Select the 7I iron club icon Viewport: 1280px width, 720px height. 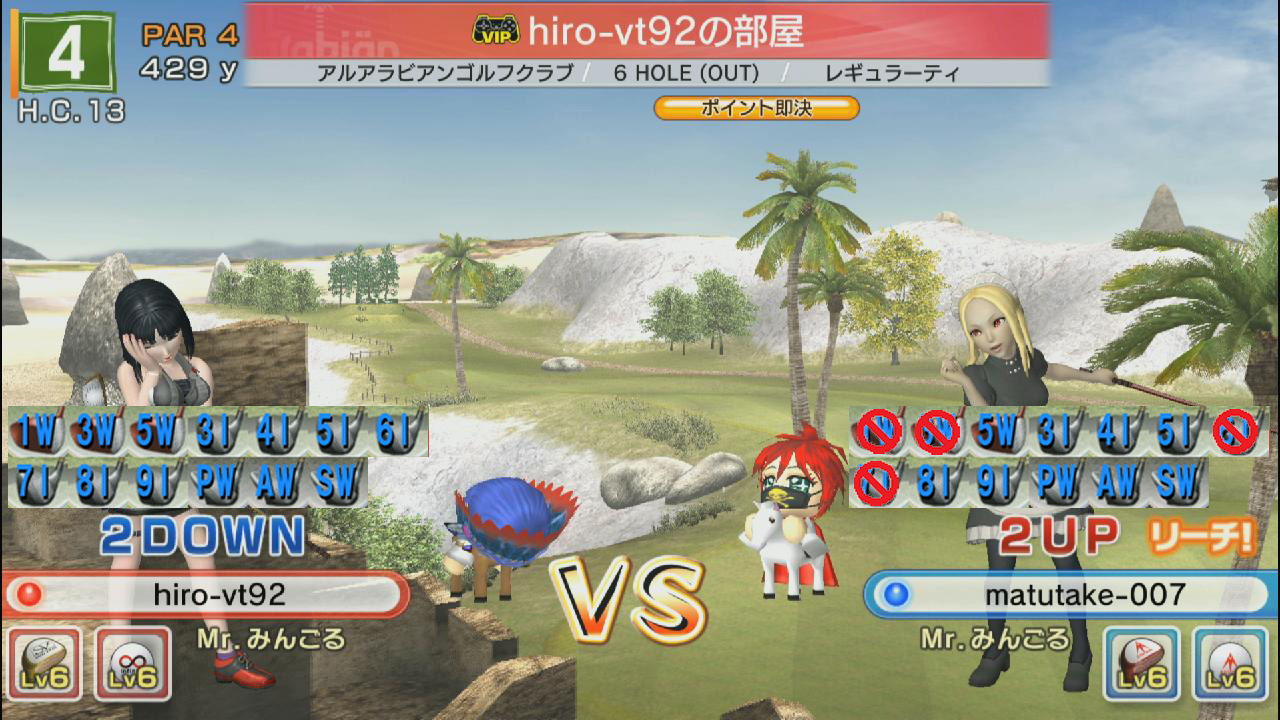tap(37, 484)
